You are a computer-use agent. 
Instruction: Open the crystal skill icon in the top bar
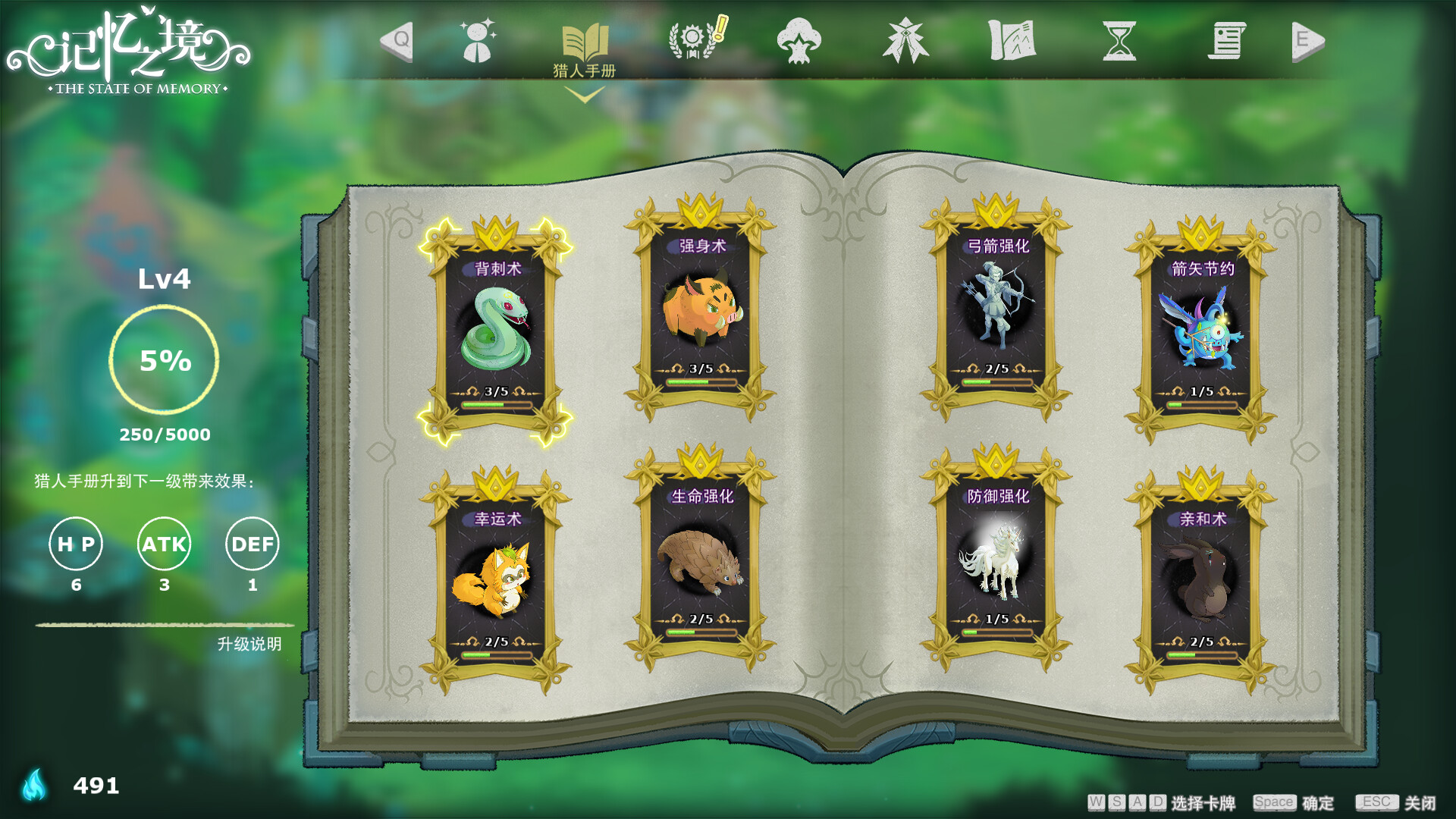pyautogui.click(x=907, y=42)
